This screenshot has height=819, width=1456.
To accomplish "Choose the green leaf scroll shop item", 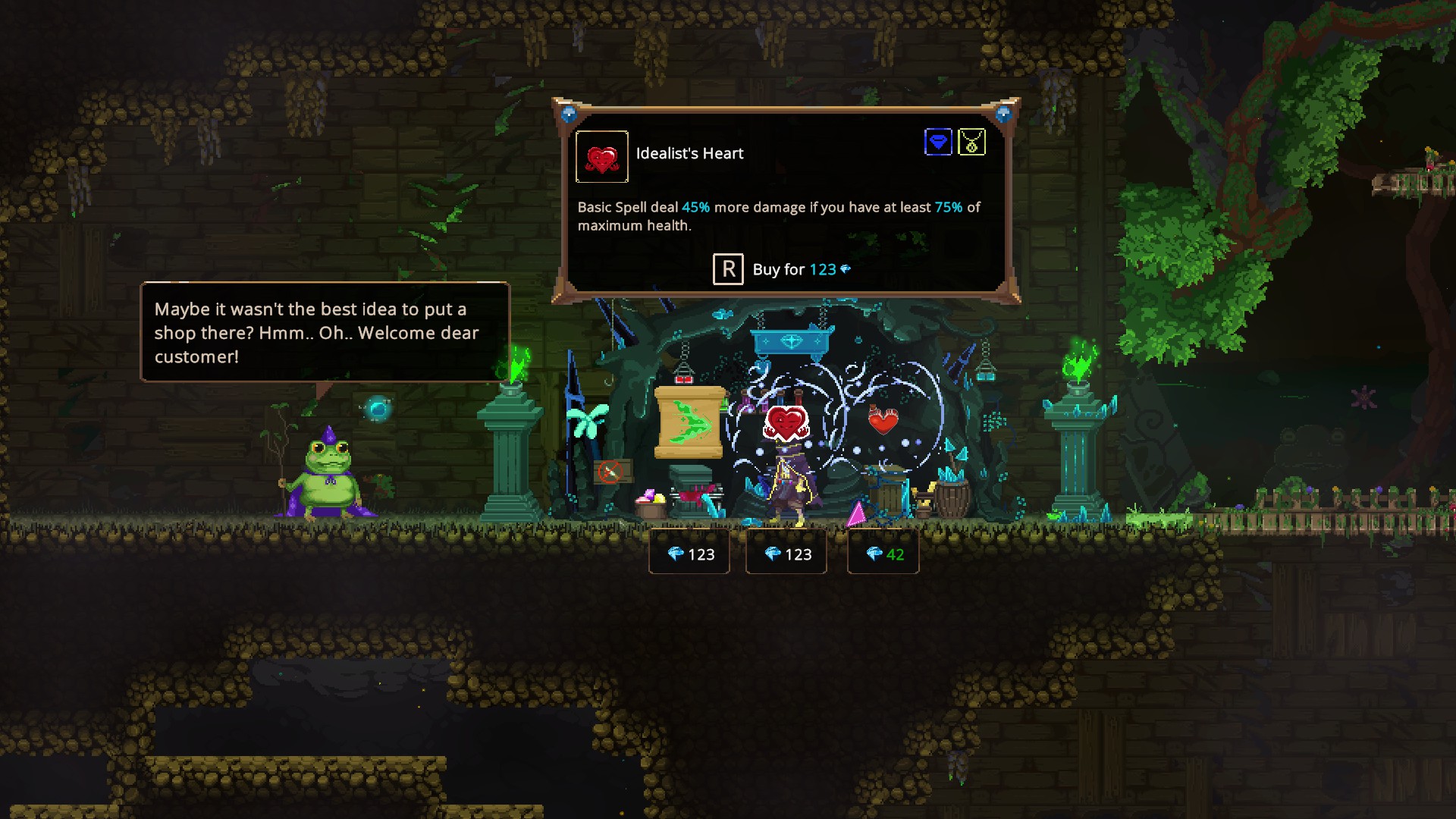I will (689, 422).
